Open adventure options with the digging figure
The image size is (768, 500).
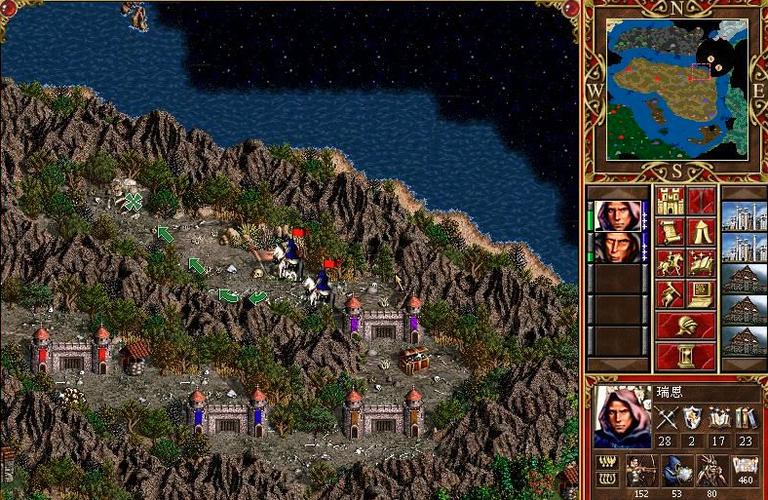[x=670, y=294]
